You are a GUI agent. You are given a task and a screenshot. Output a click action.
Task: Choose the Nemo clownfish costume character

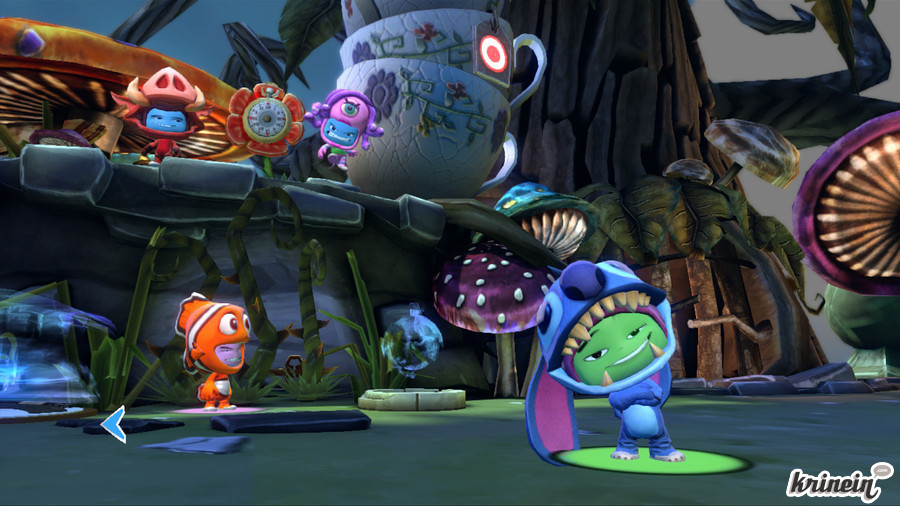tap(212, 347)
